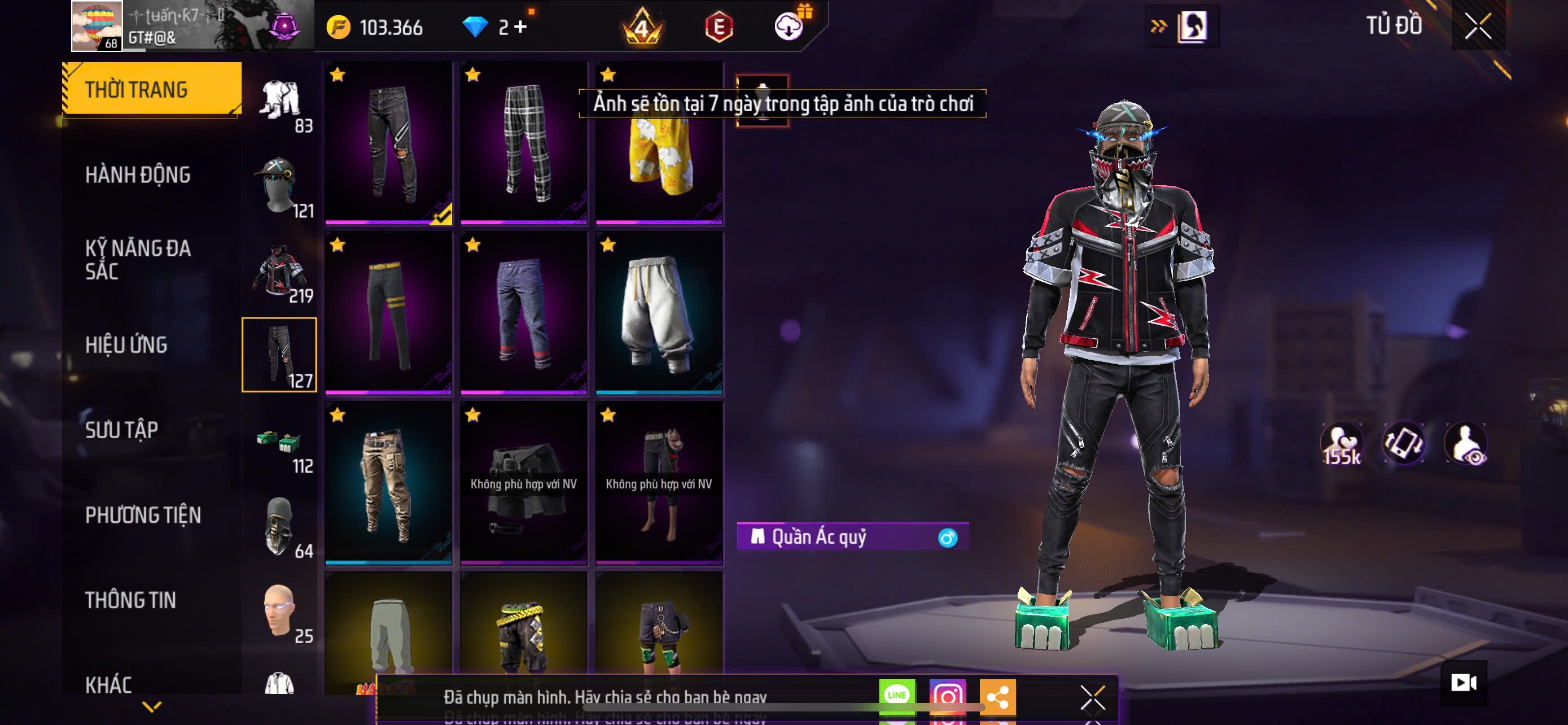This screenshot has height=725, width=1568.
Task: Equip the black white plaid pants
Action: pyautogui.click(x=524, y=143)
